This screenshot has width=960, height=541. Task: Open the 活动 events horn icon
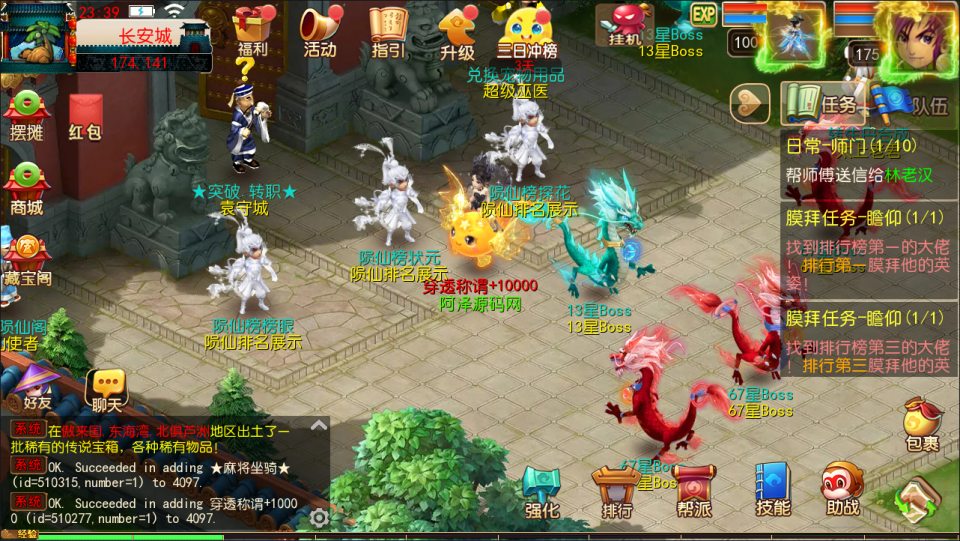(320, 31)
